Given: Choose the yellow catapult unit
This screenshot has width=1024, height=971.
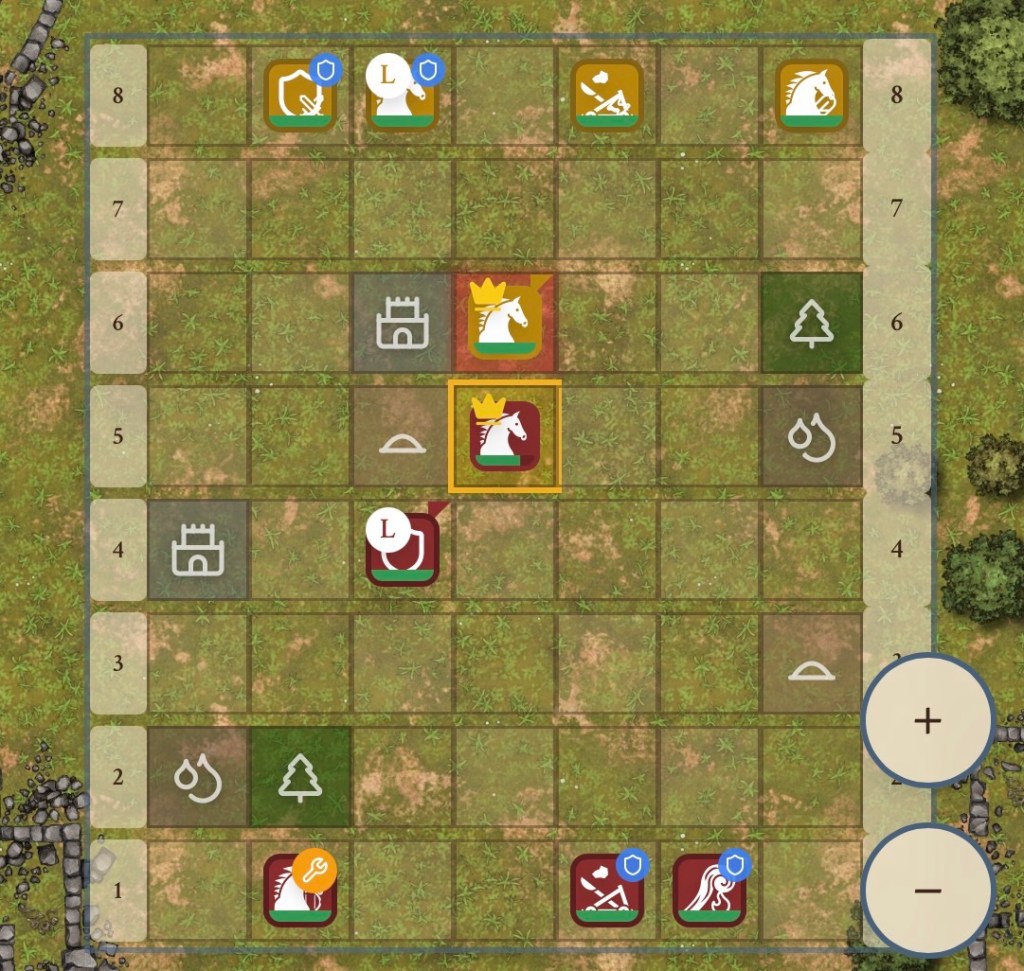Looking at the screenshot, I should coord(607,96).
